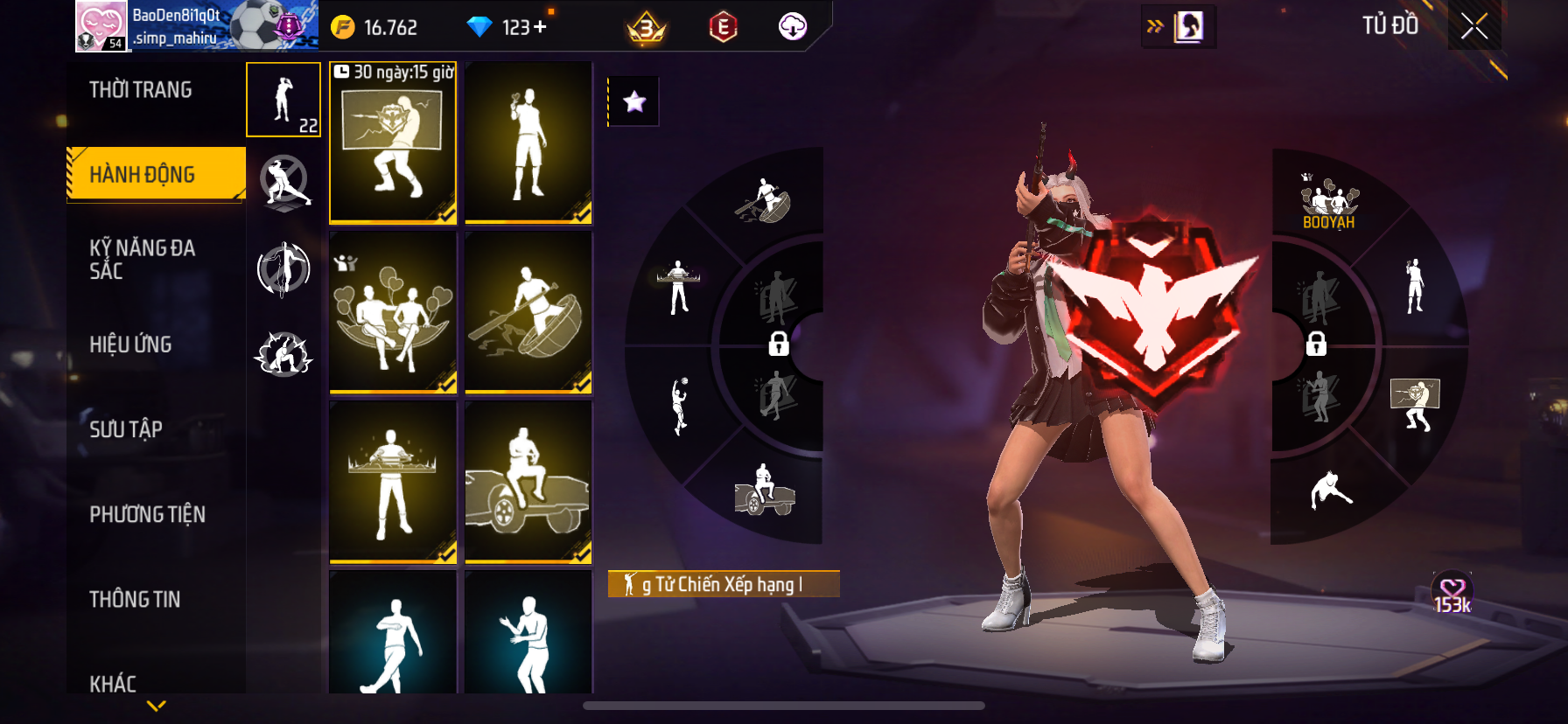Image resolution: width=1568 pixels, height=724 pixels.
Task: Select the heart balloons duo emote
Action: 393,312
